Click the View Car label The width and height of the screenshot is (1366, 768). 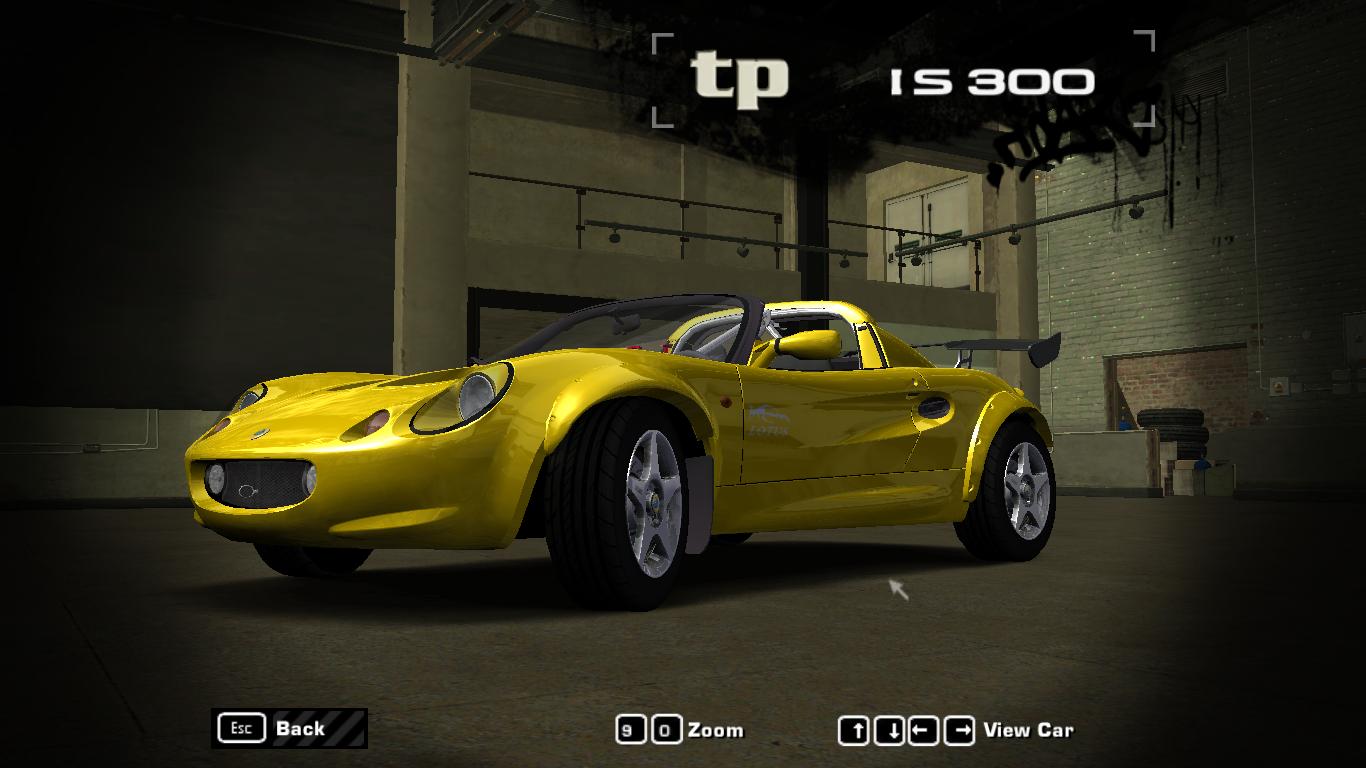(x=1030, y=730)
